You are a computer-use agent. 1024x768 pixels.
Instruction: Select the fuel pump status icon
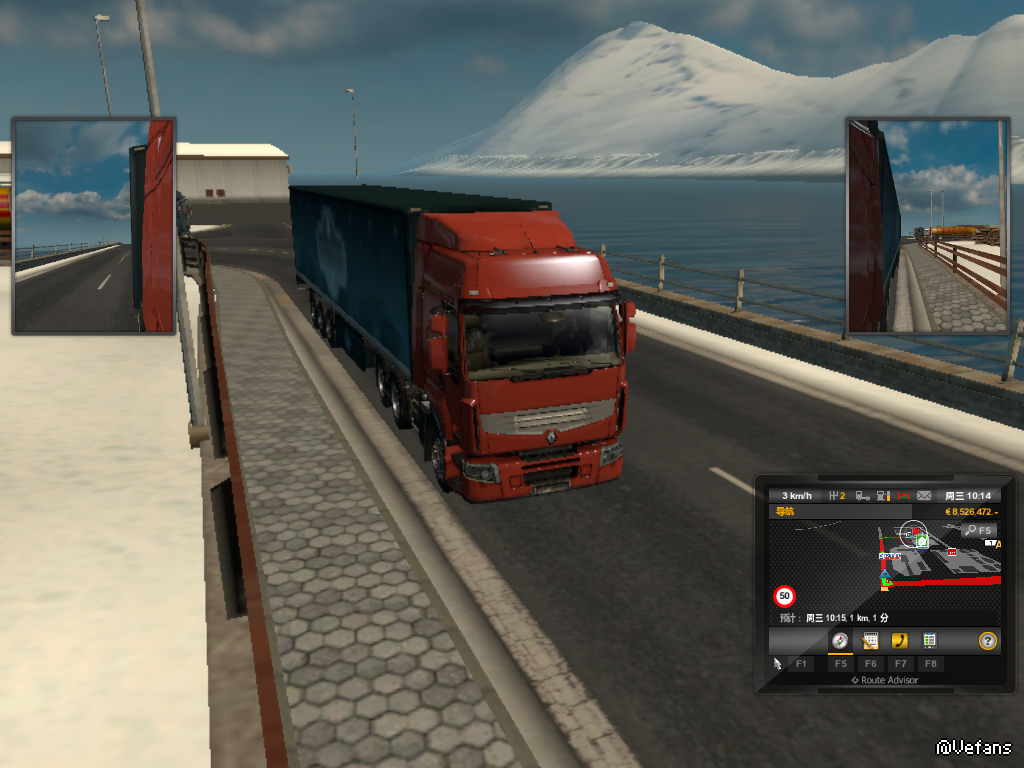tap(883, 496)
